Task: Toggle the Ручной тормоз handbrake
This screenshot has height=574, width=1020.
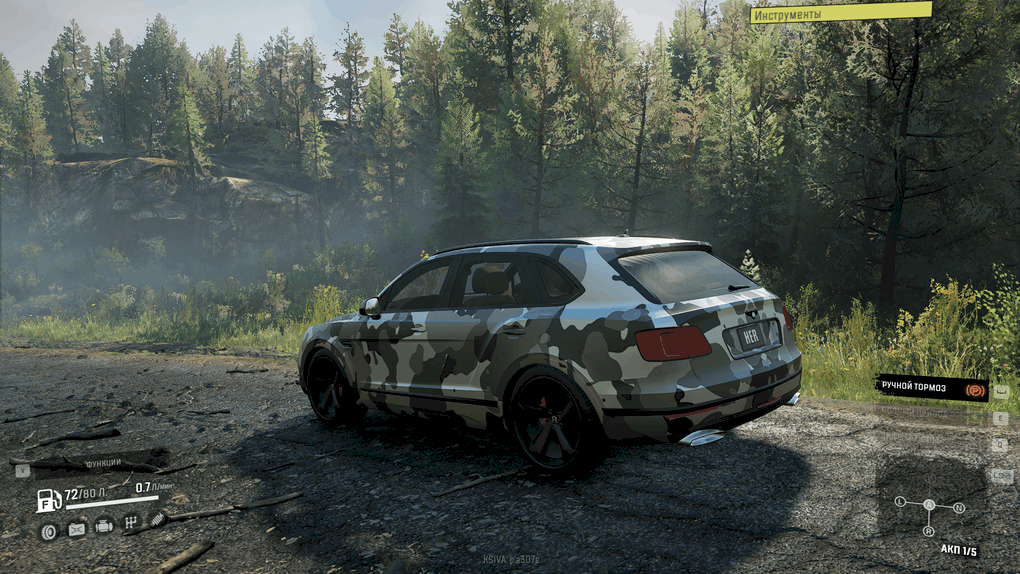Action: (932, 388)
